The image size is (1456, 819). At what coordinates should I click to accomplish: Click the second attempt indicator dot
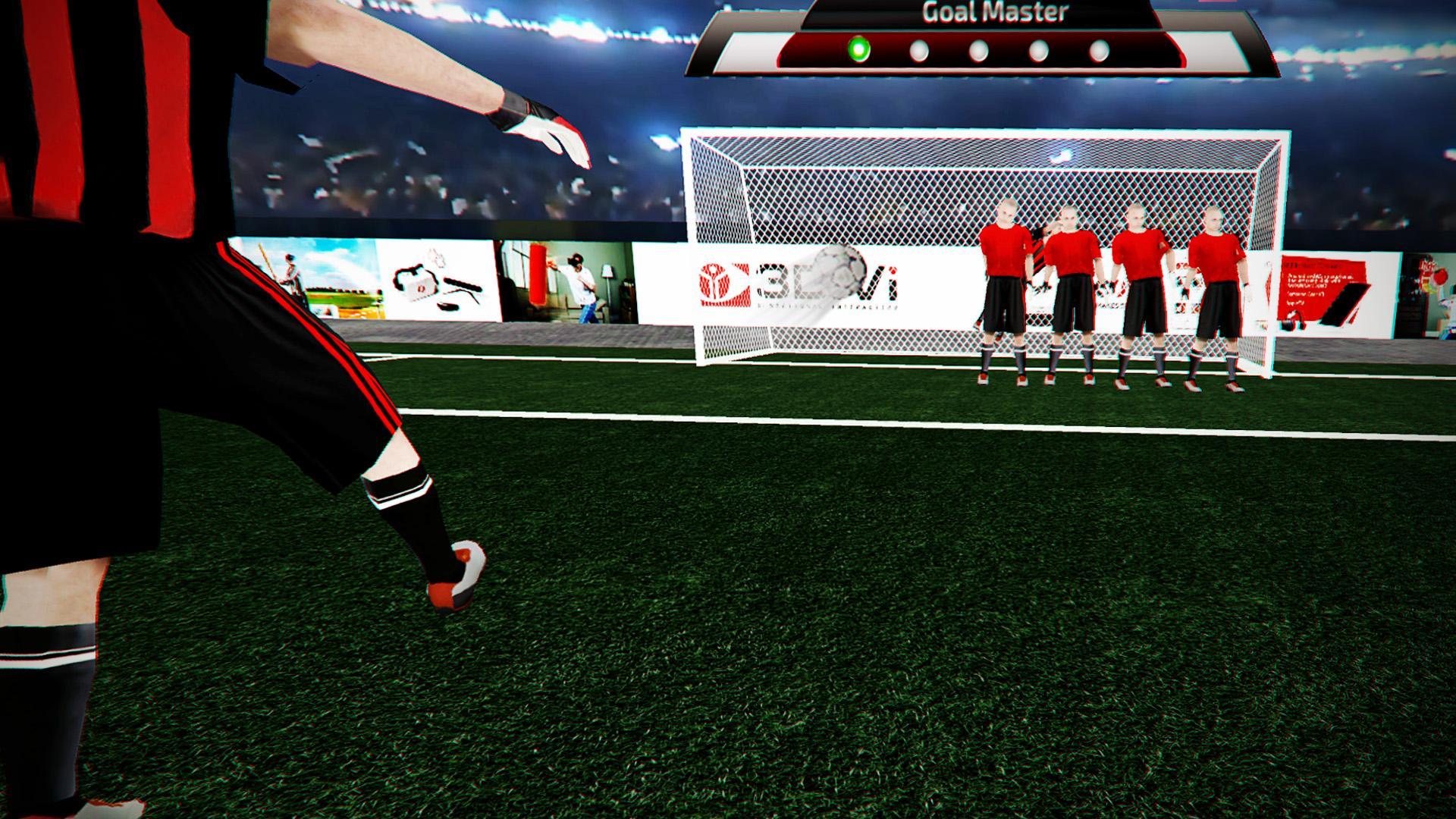(918, 49)
